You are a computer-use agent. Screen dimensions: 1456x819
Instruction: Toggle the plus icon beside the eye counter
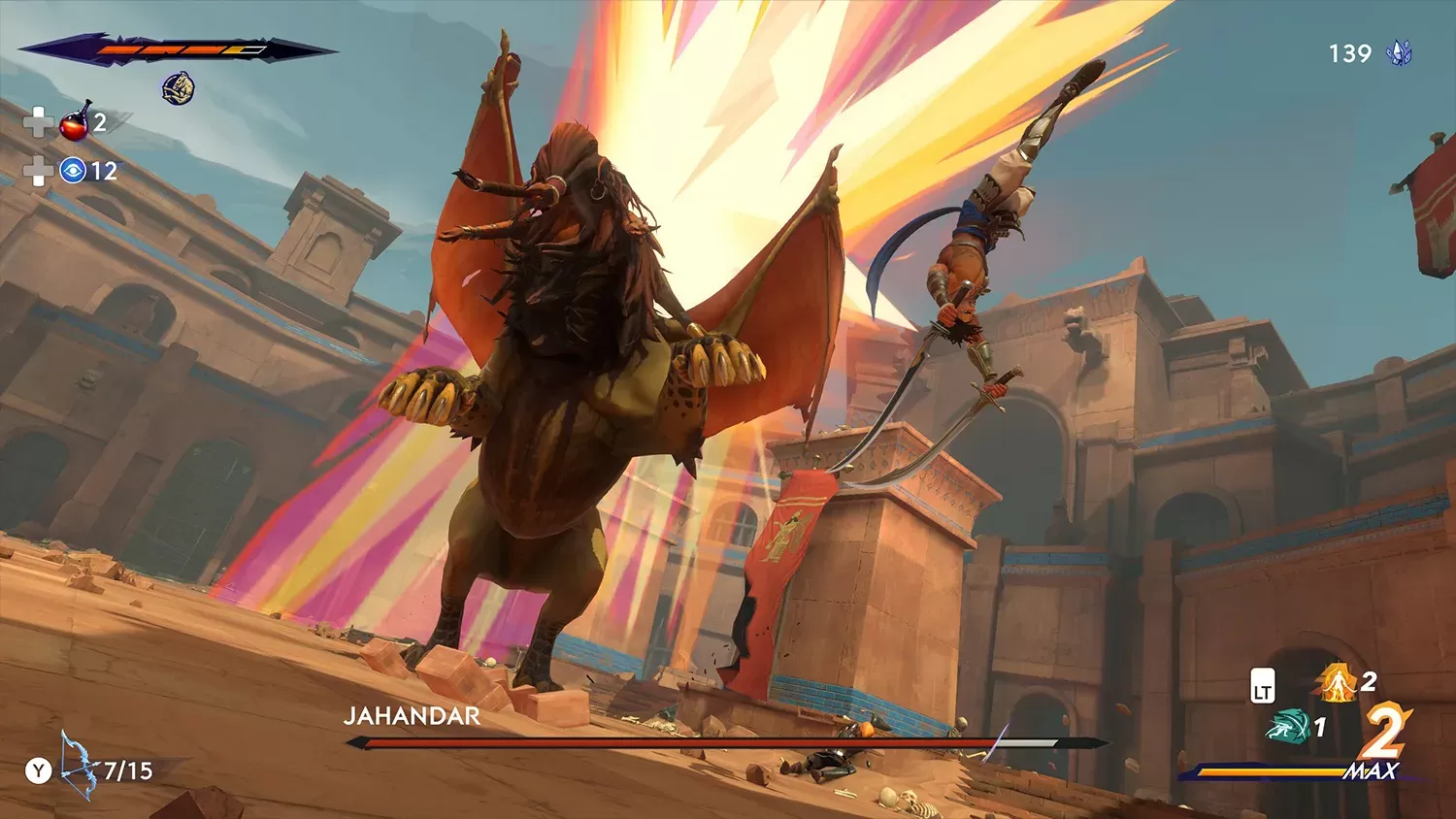(x=38, y=169)
